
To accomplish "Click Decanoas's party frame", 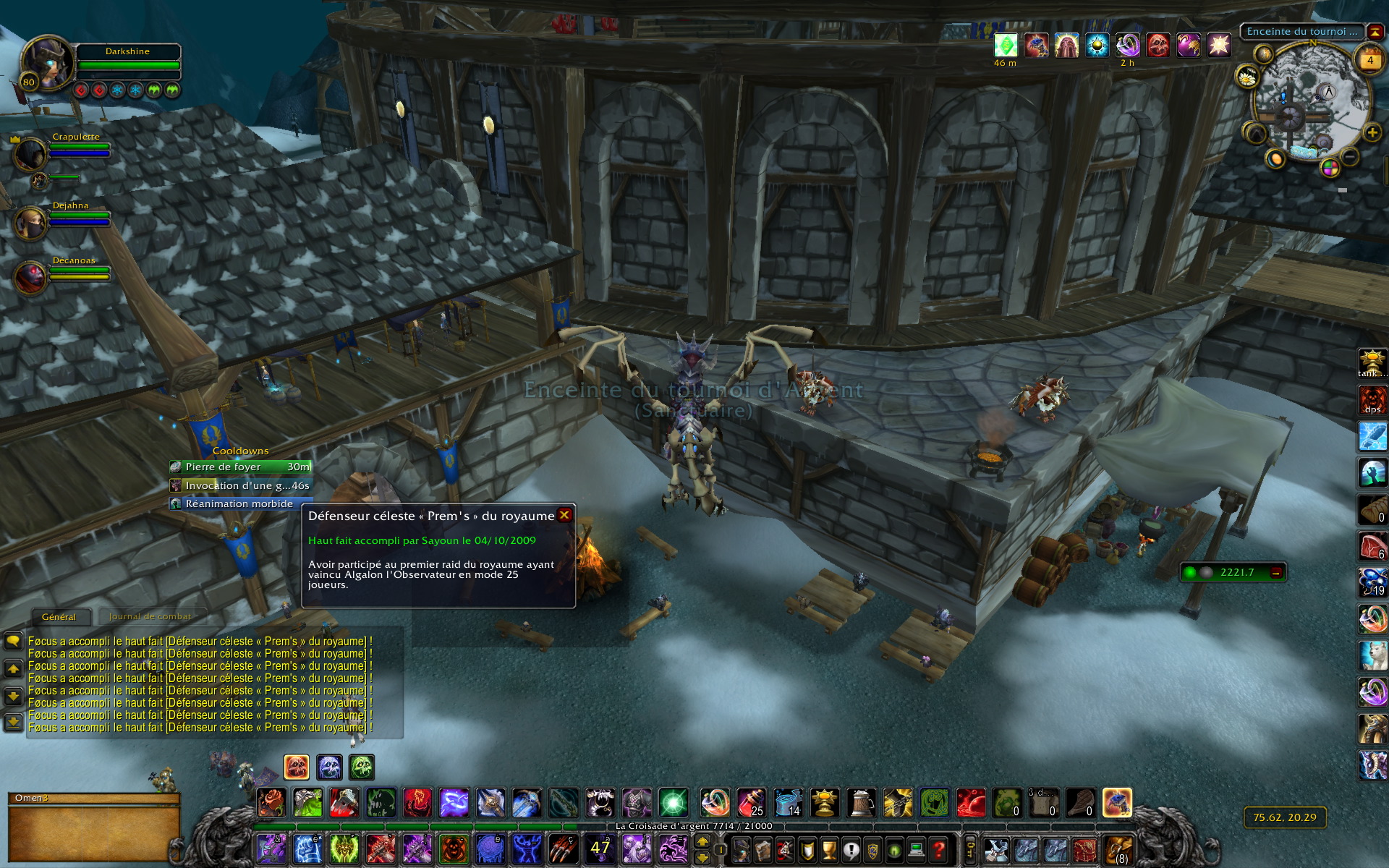I will pyautogui.click(x=30, y=278).
